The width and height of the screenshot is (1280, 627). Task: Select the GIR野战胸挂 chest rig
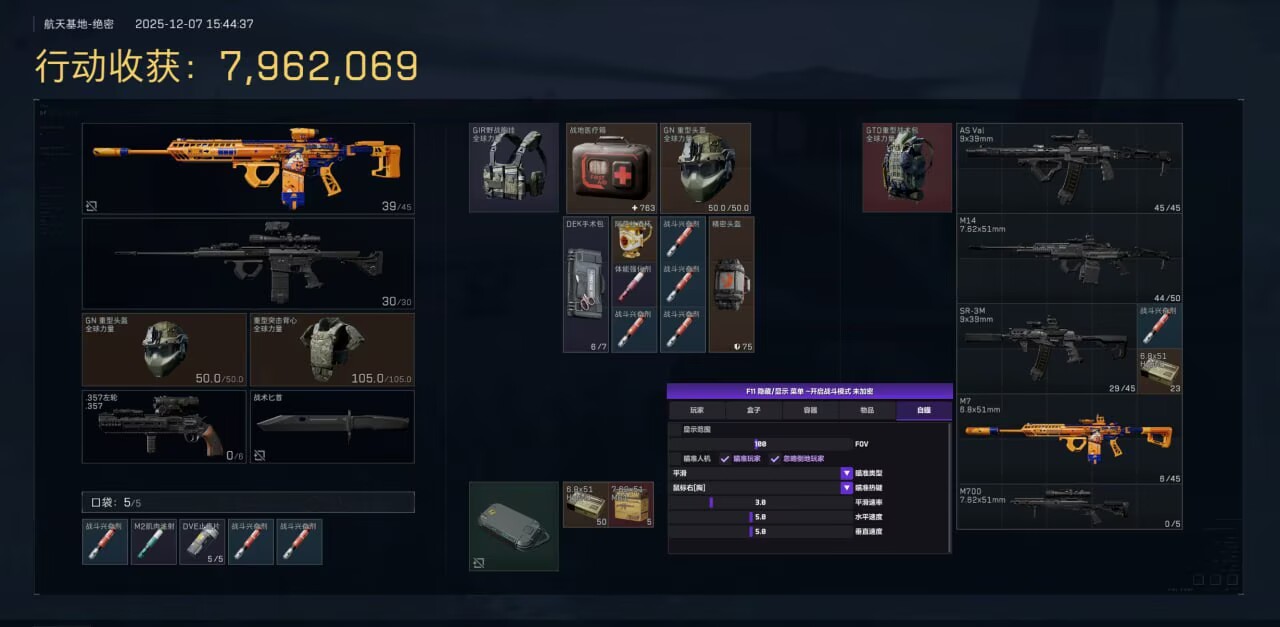(x=514, y=168)
